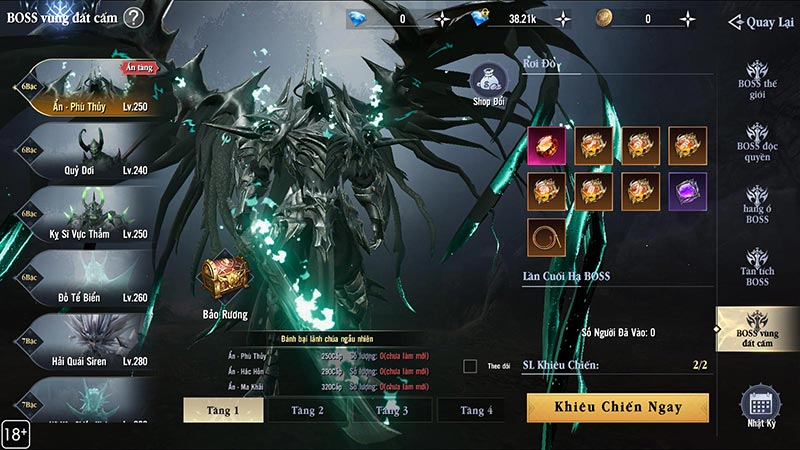The height and width of the screenshot is (450, 800).
Task: Go to the Tầng 4 floor tab
Action: point(476,410)
